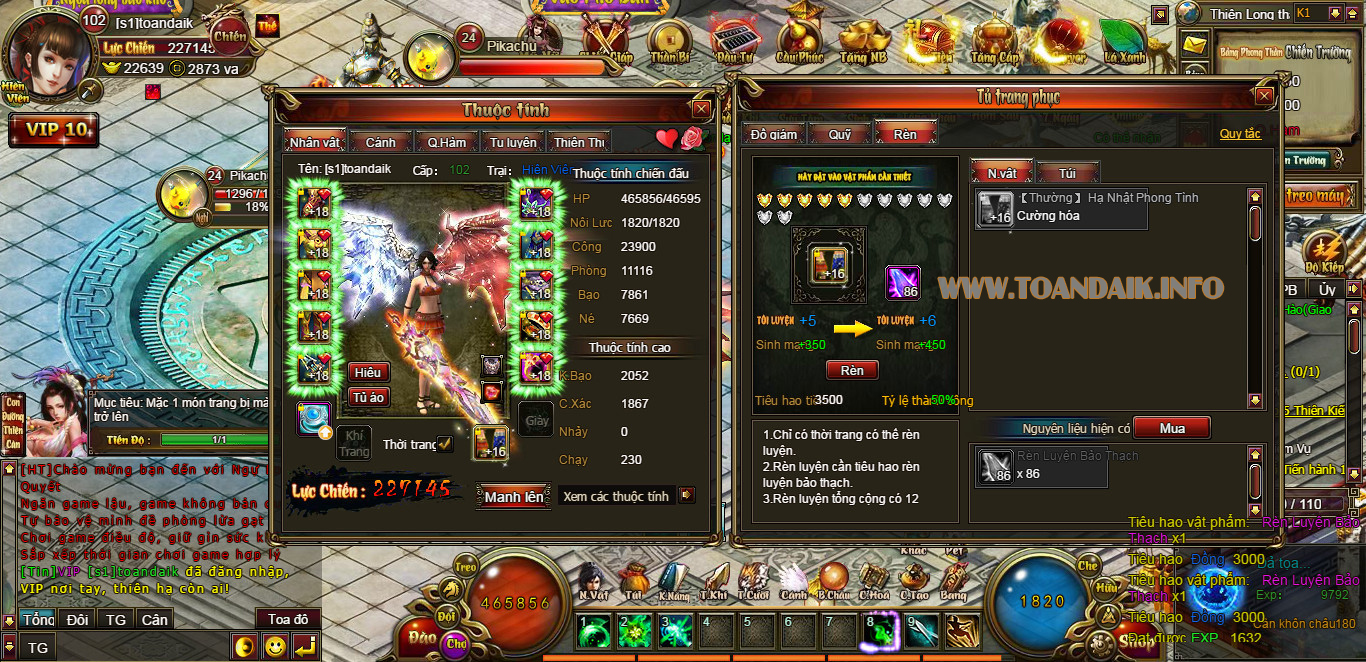Buy materials with the Mua button
The width and height of the screenshot is (1366, 662).
1172,428
